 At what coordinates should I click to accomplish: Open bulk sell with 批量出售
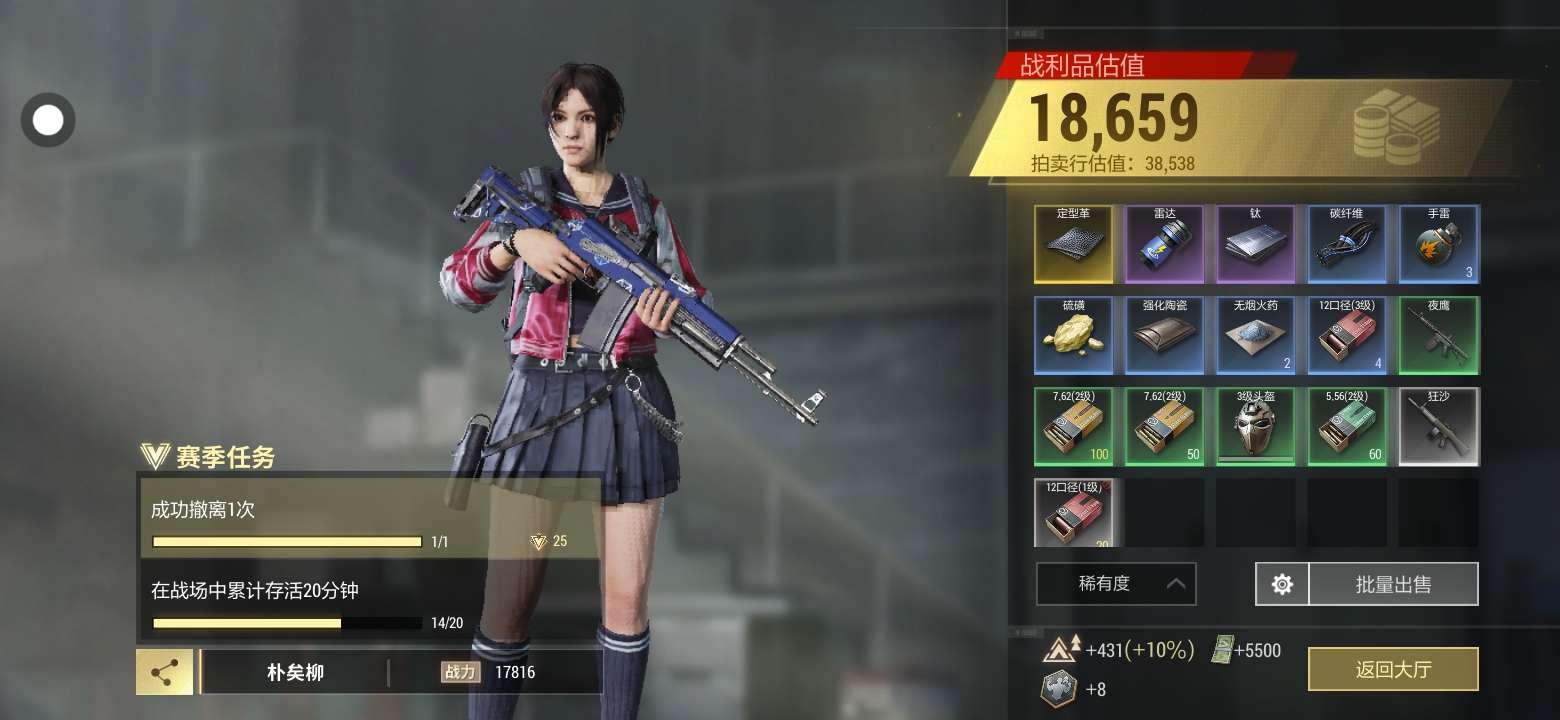(x=1392, y=584)
